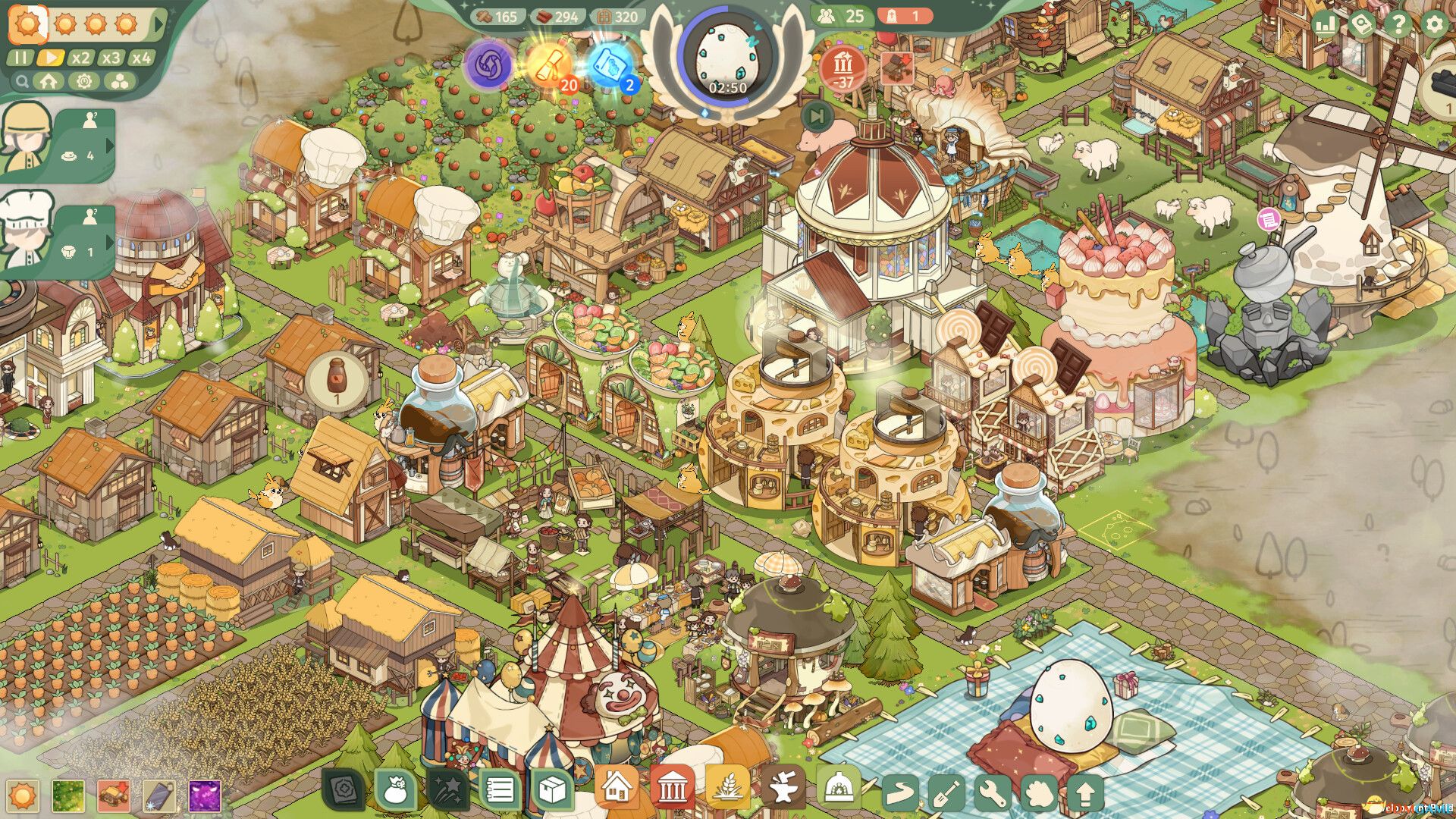Select the house building category icon

[618, 786]
